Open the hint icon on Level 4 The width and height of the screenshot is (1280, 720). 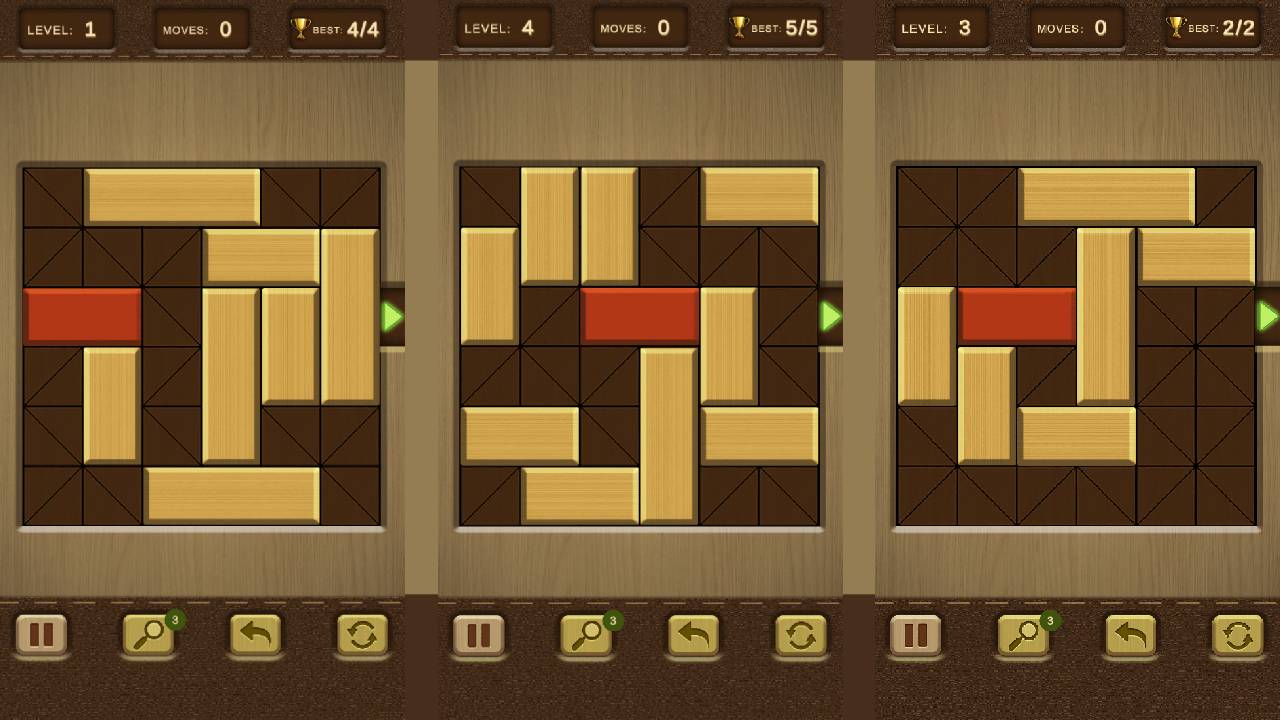coord(585,636)
